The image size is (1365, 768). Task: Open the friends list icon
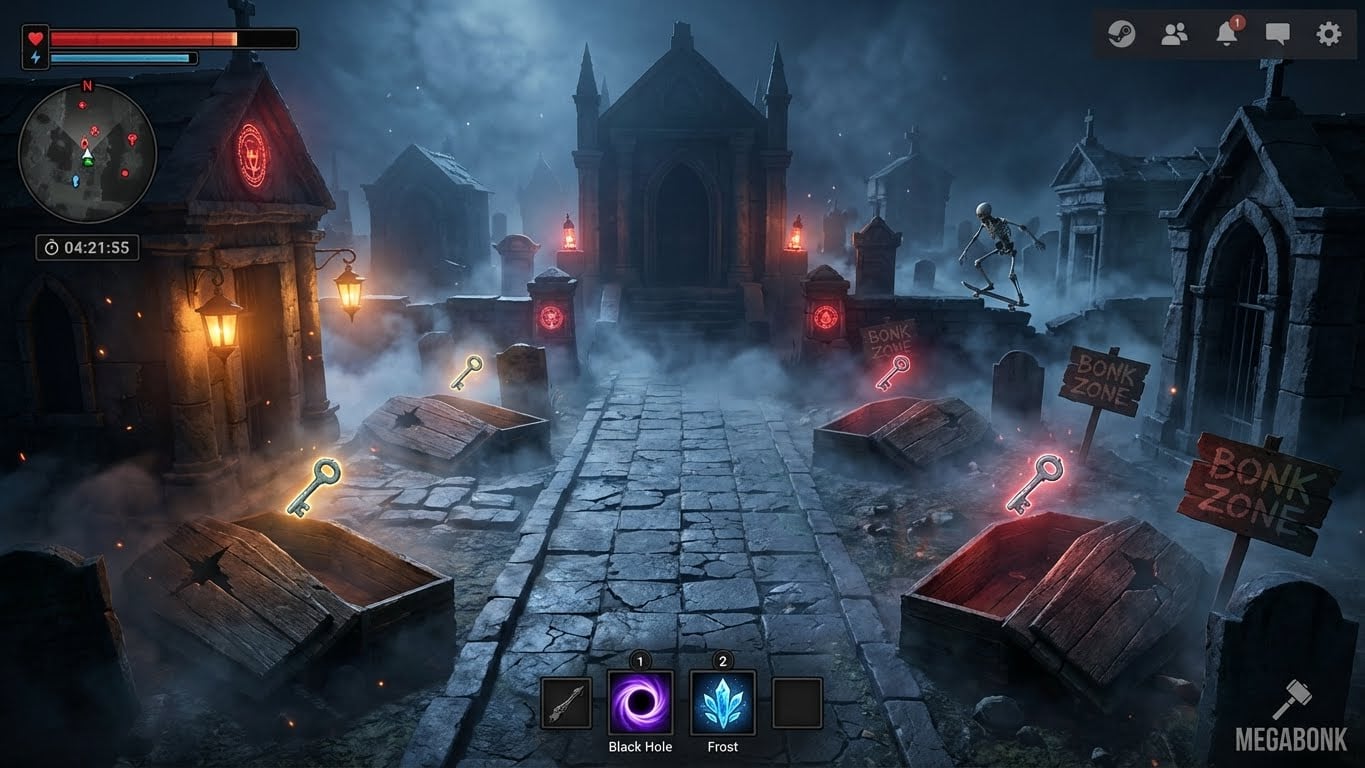[x=1173, y=33]
